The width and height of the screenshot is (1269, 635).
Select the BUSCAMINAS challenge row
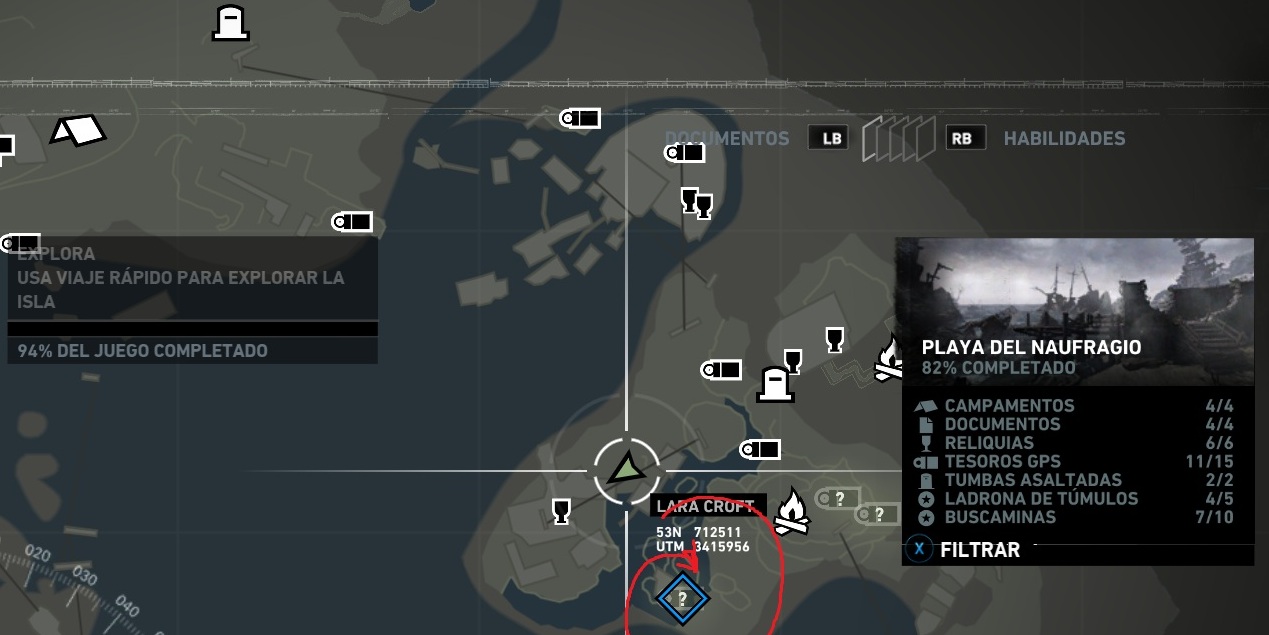tap(1075, 517)
